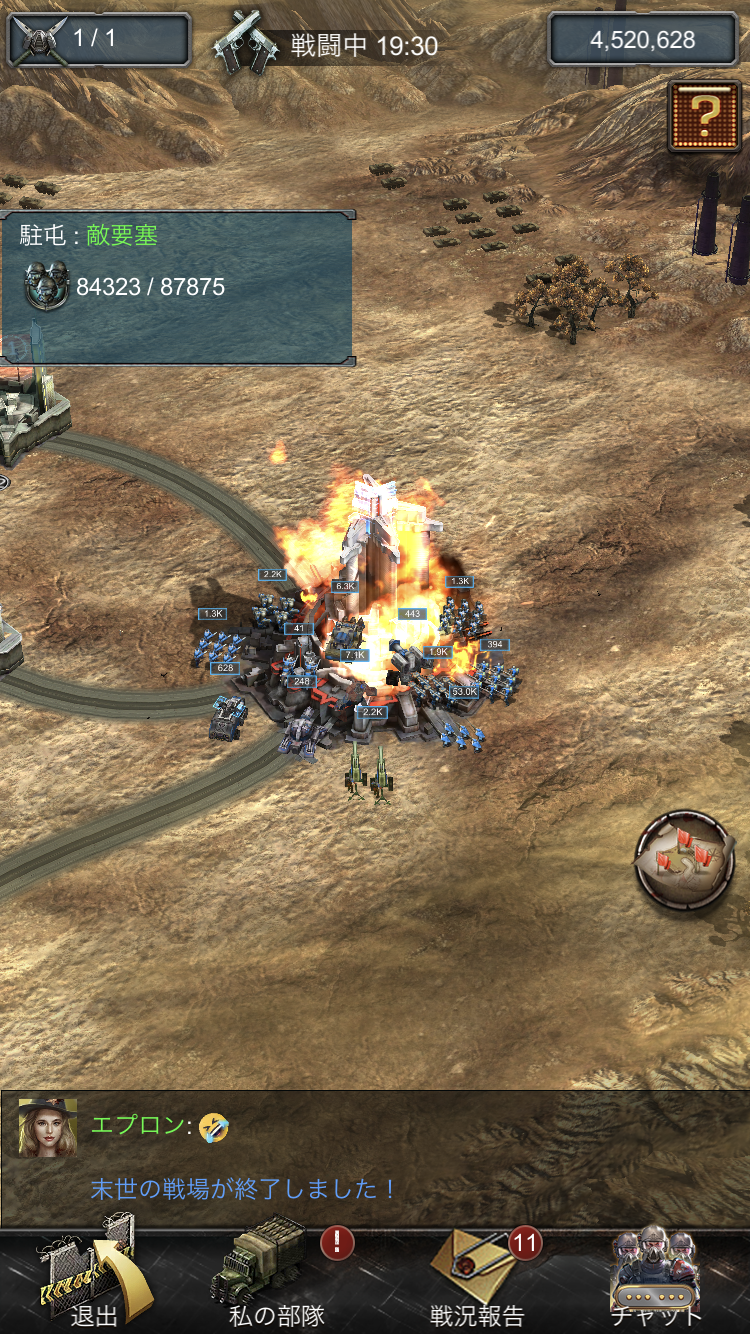Viewport: 750px width, 1334px height.
Task: Tap the 退出 exit button
Action: (90, 1280)
